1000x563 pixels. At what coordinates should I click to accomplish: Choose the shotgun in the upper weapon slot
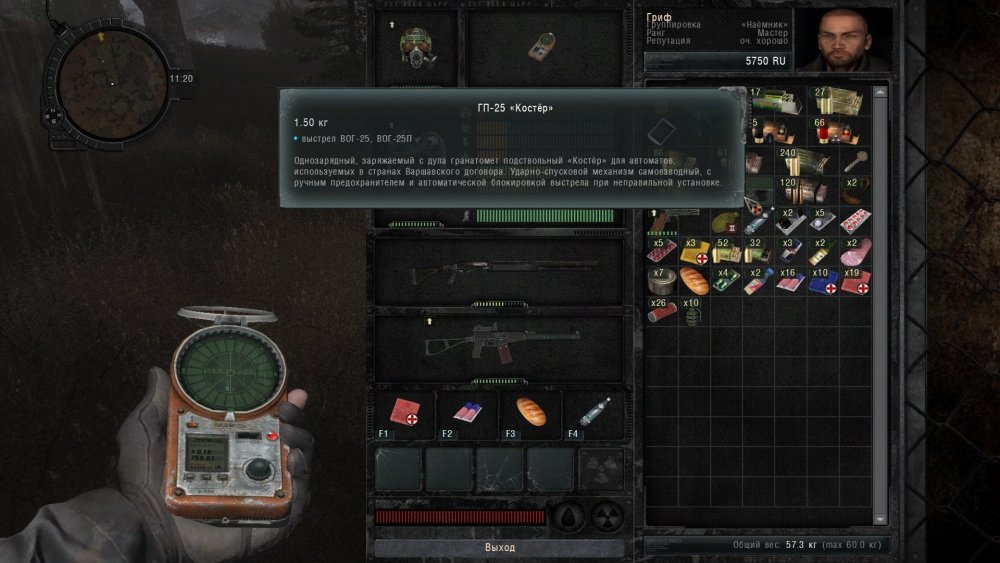(498, 268)
